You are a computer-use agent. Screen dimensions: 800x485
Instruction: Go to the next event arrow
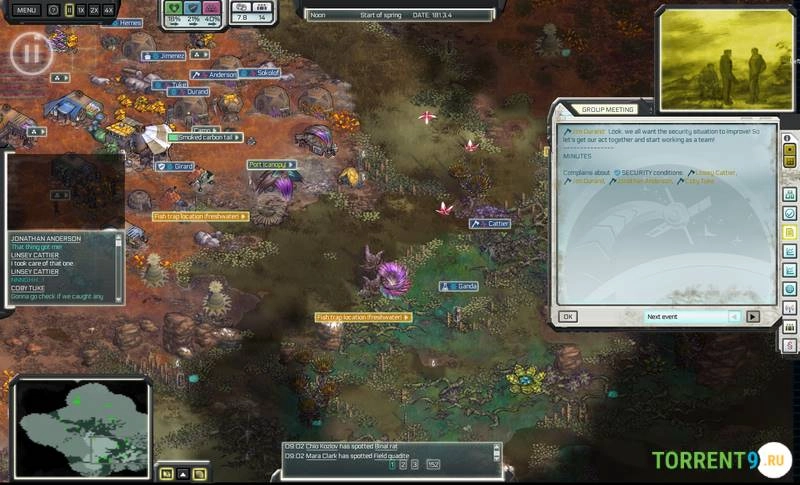point(753,316)
